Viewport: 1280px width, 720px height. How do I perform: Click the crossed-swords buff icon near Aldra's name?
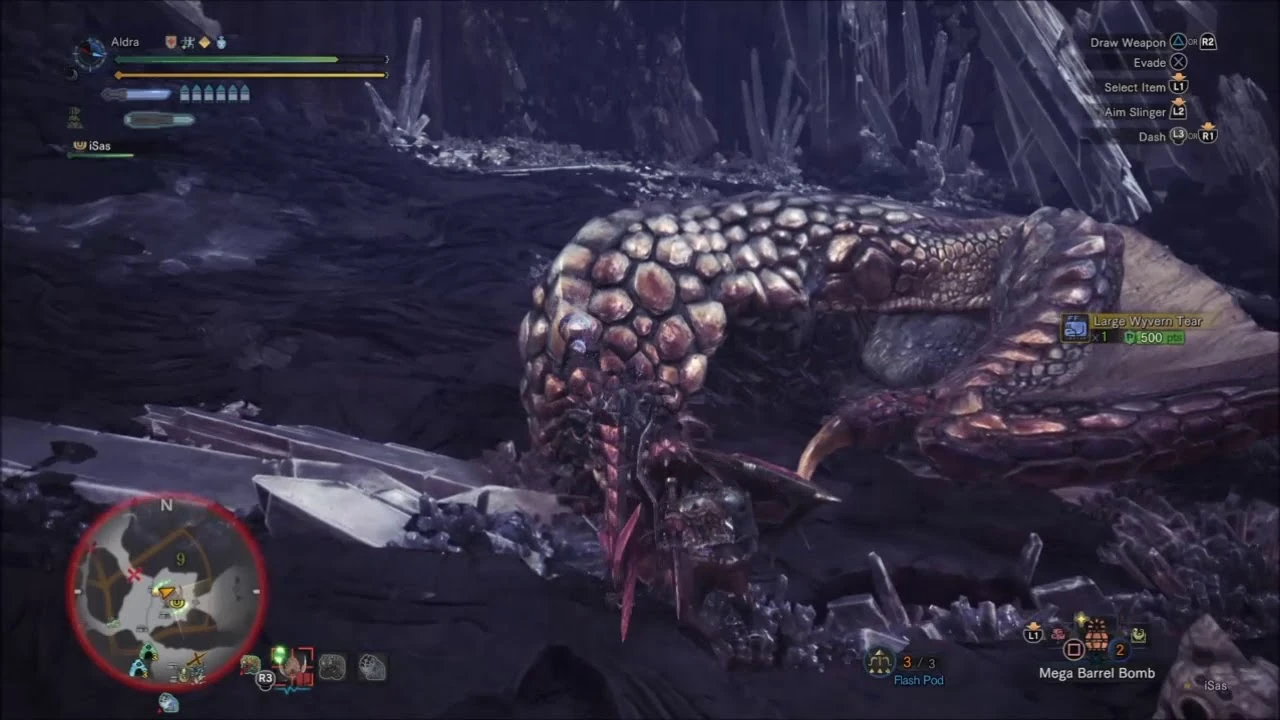tap(187, 43)
